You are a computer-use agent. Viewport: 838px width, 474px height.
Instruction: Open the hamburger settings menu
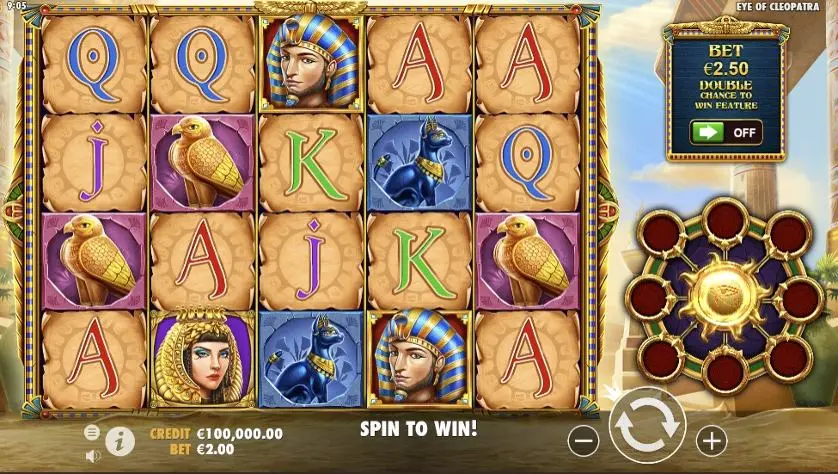tap(92, 432)
